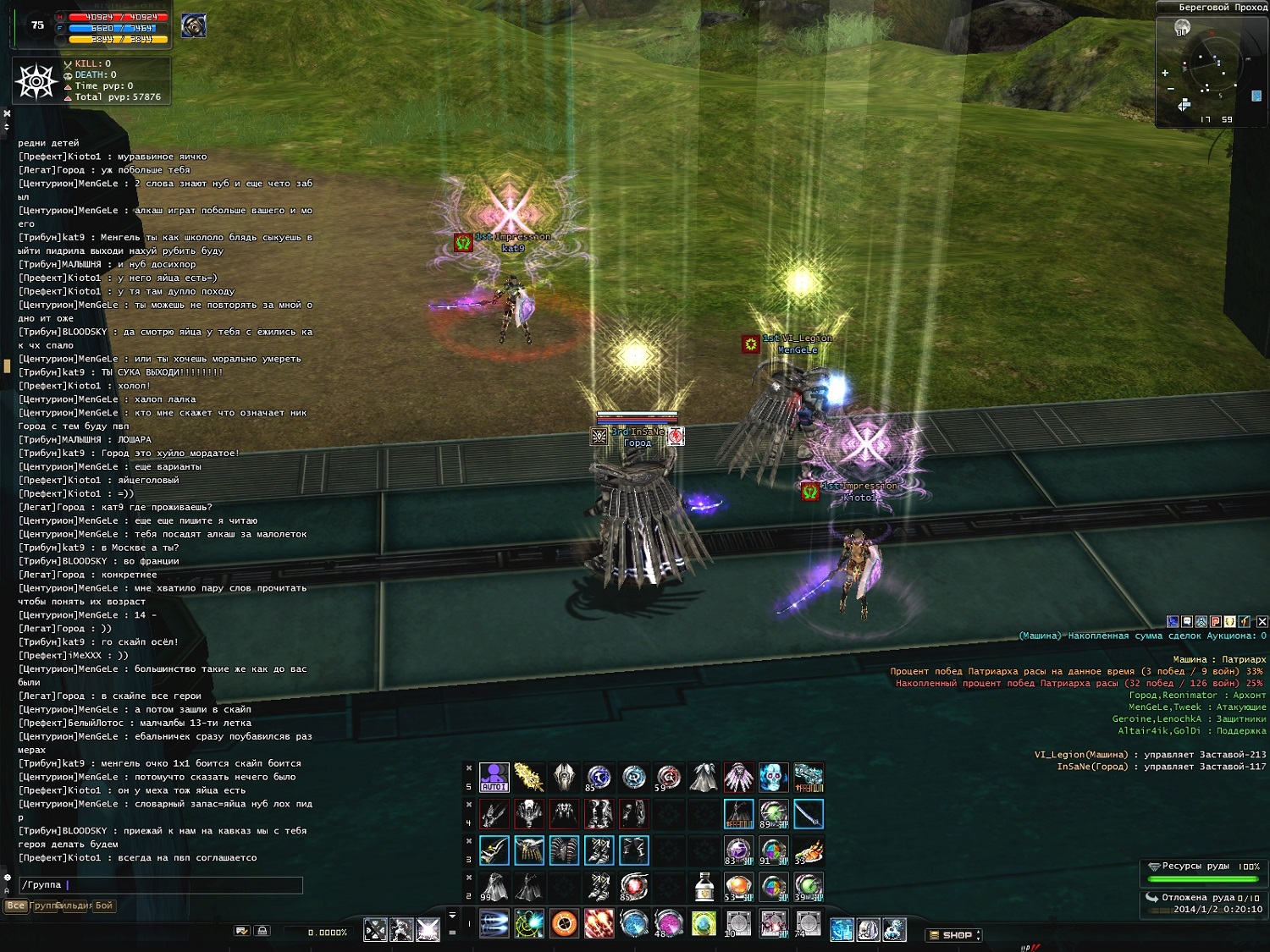Open the SHOP button
This screenshot has height=952, width=1270.
pyautogui.click(x=956, y=935)
